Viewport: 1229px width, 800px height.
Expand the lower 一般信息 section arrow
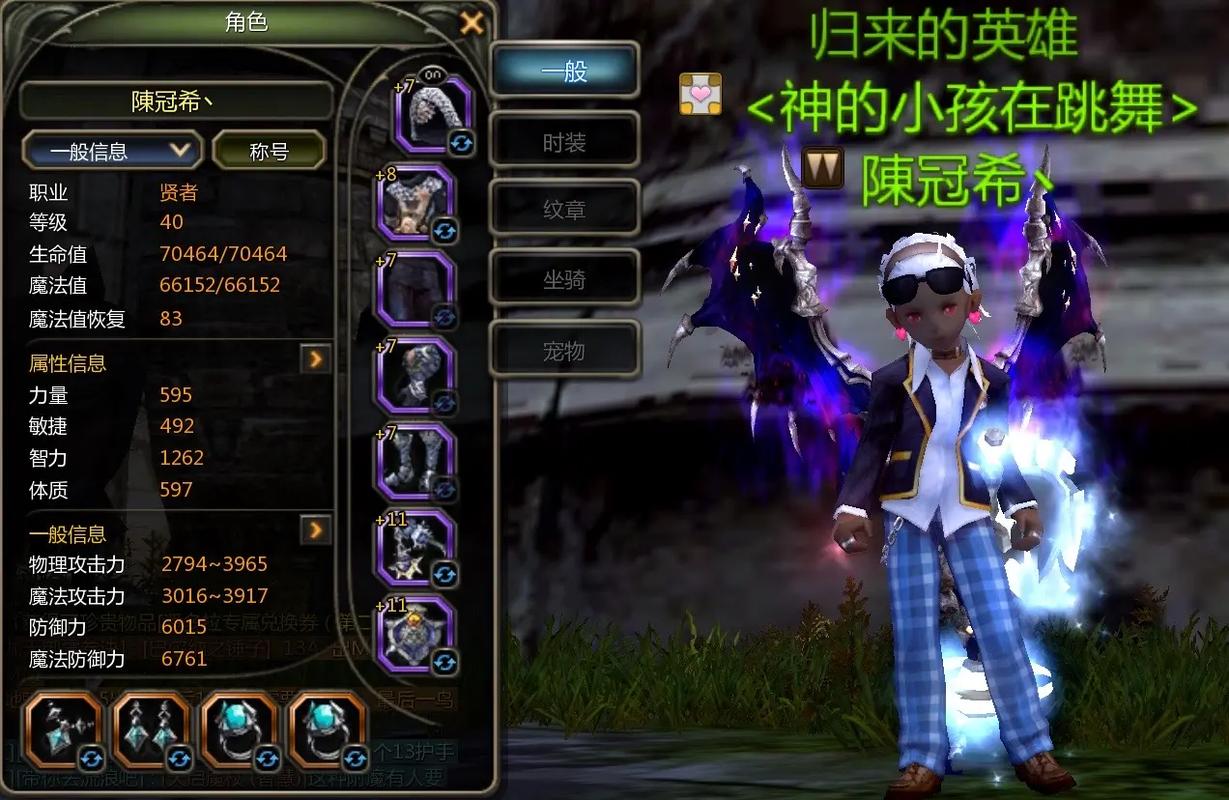coord(316,529)
